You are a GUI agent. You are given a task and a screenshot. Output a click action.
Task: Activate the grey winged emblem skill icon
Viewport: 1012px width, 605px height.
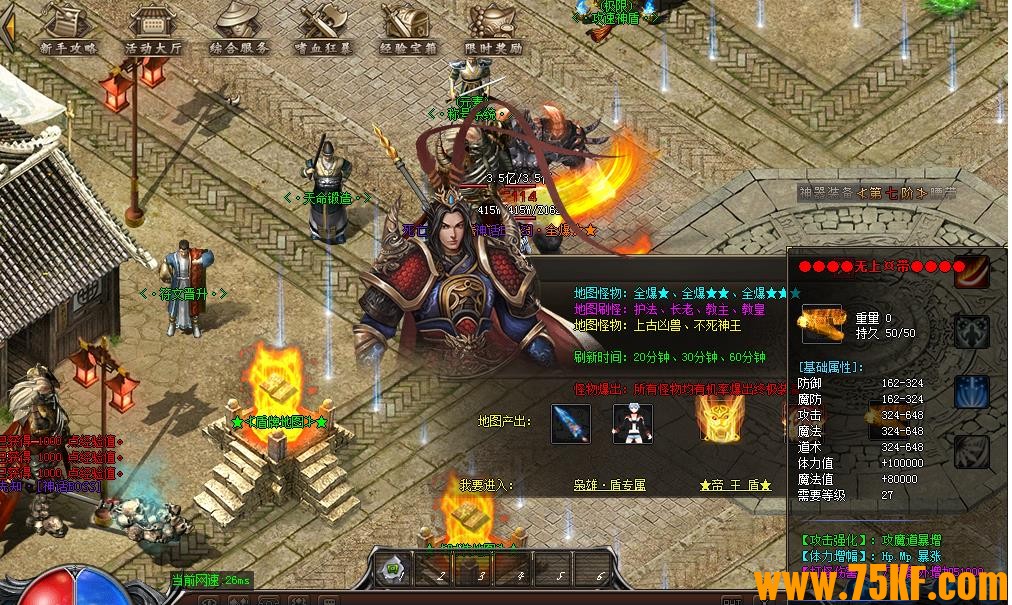click(971, 331)
